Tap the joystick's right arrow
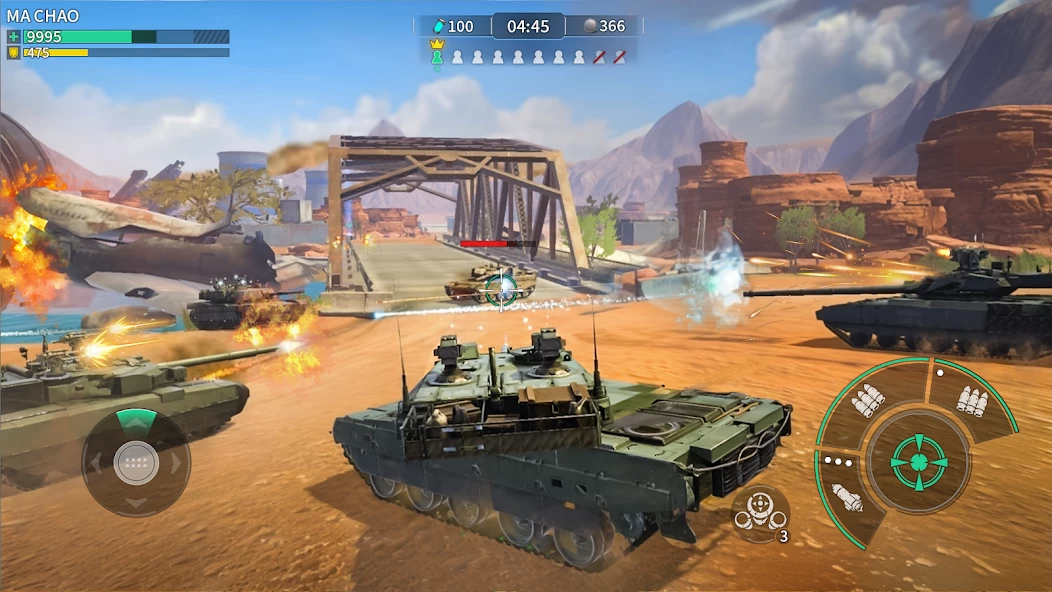This screenshot has width=1052, height=592. 177,463
